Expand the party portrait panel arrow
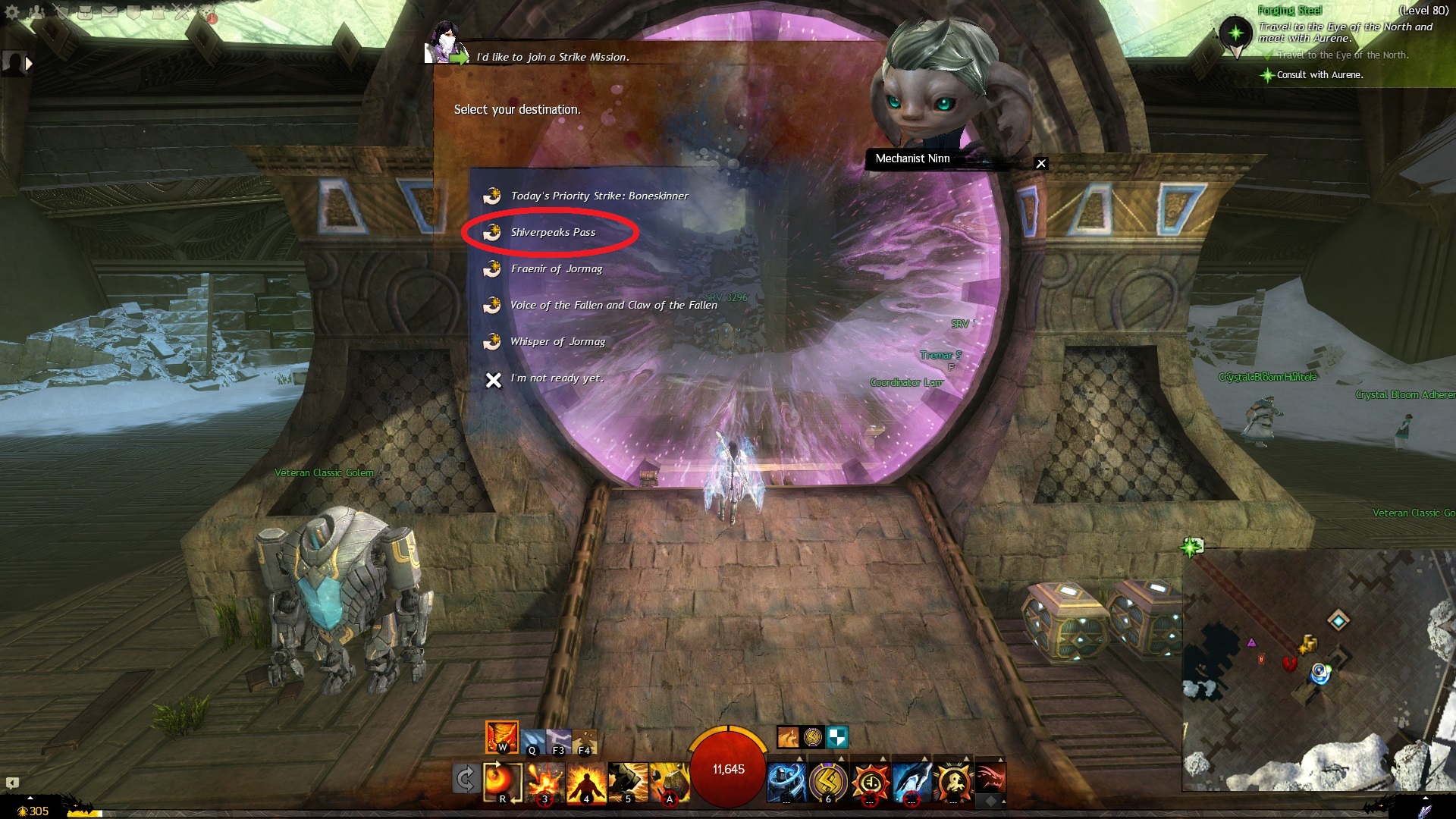 (29, 64)
